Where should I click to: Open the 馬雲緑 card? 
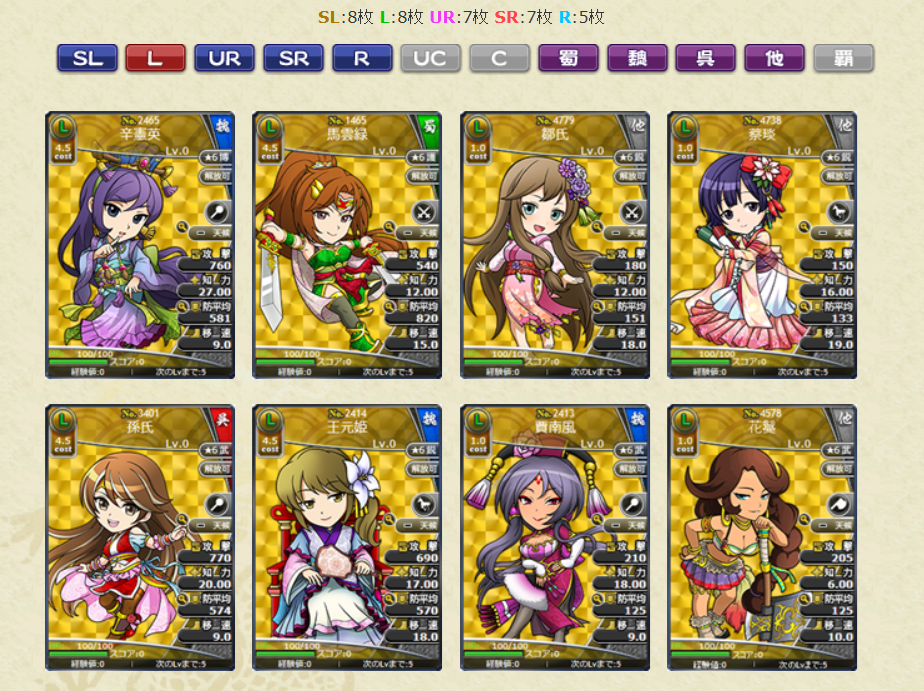(347, 245)
